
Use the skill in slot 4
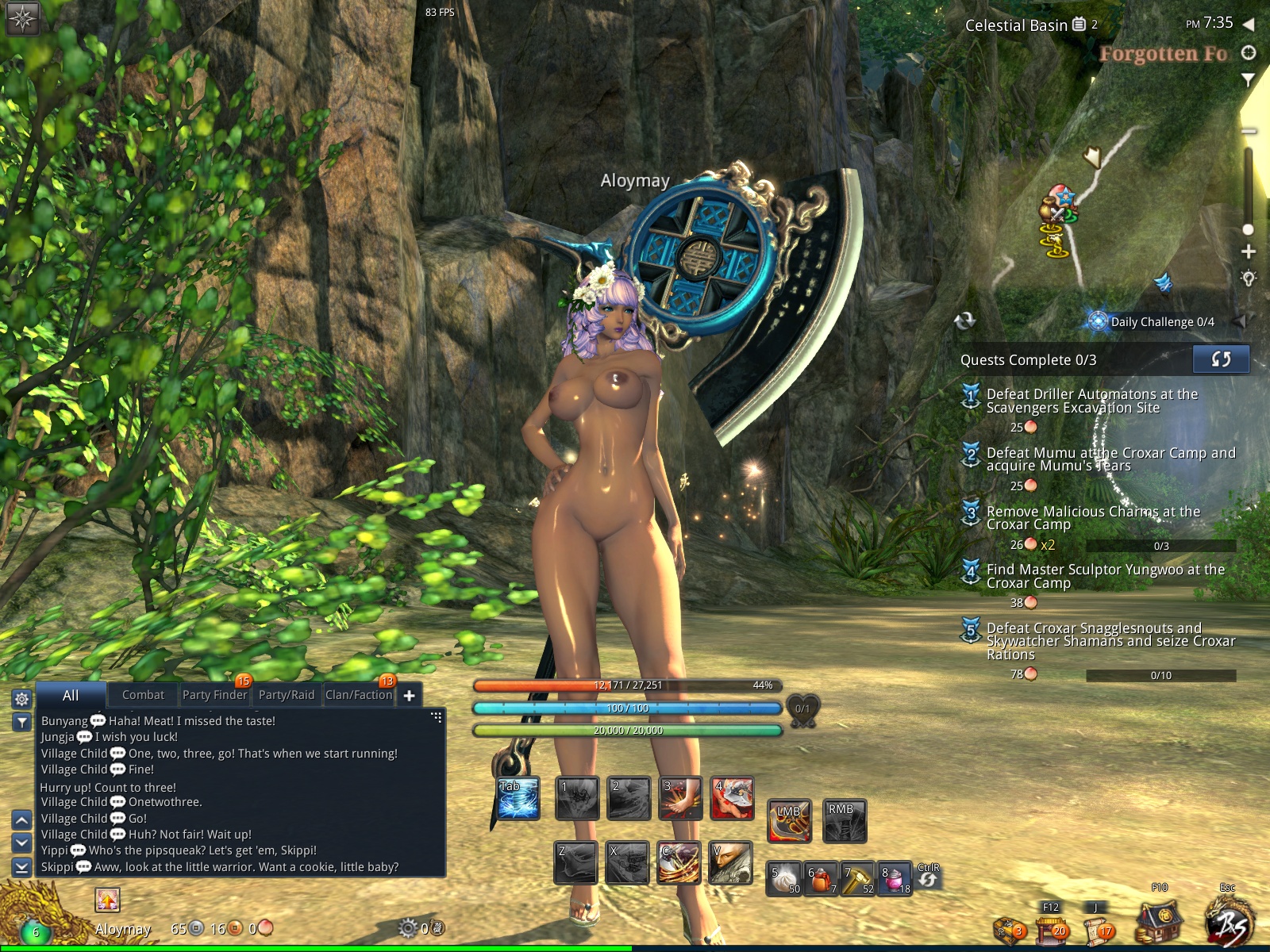tap(732, 798)
